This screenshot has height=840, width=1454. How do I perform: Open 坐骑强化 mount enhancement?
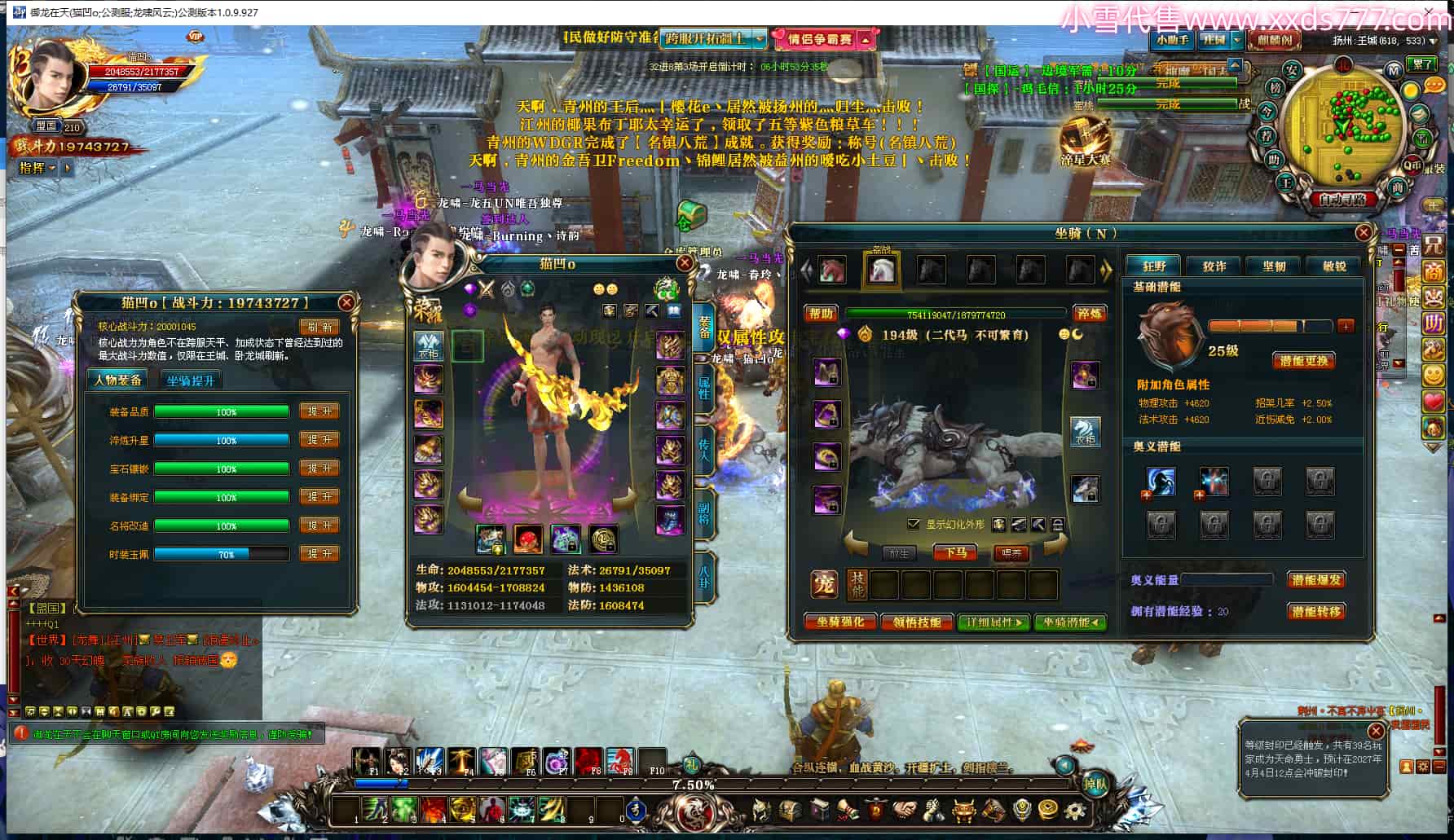click(840, 622)
